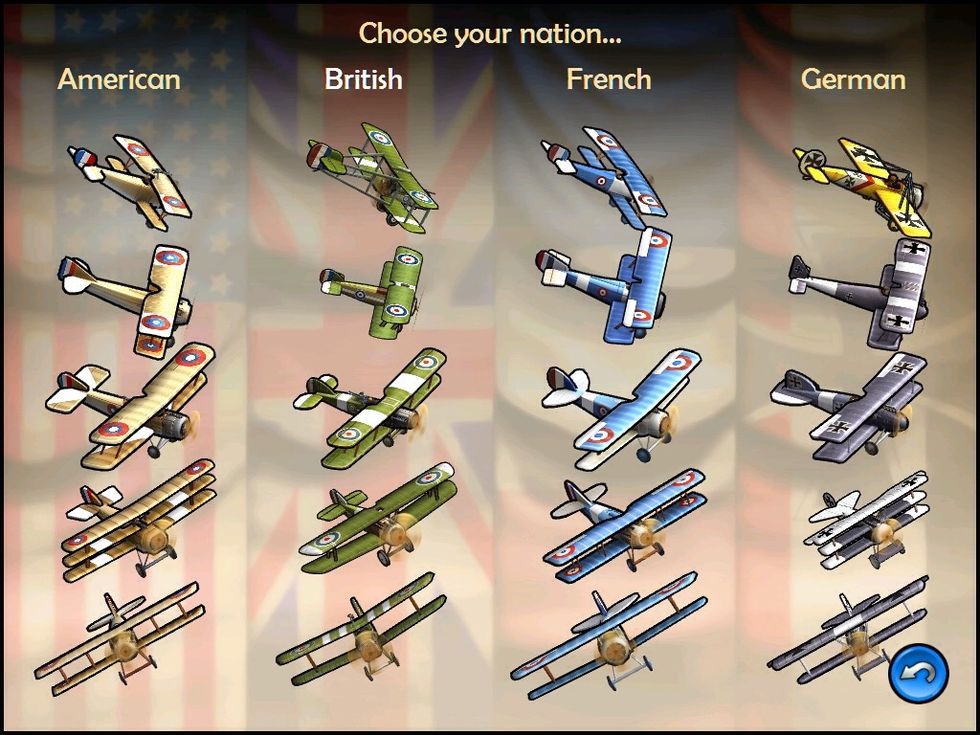Viewport: 980px width, 735px height.
Task: Pick the white German triplane
Action: pyautogui.click(x=868, y=521)
